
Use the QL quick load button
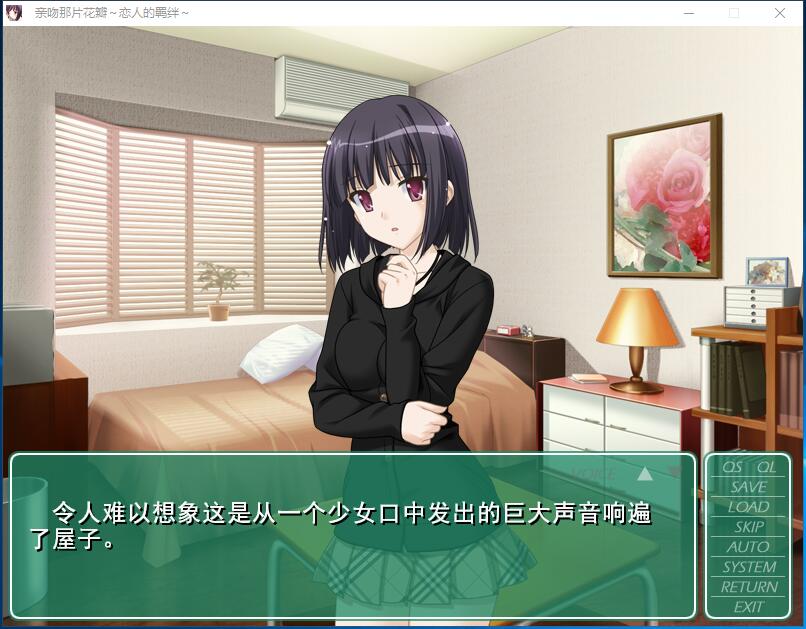click(766, 467)
